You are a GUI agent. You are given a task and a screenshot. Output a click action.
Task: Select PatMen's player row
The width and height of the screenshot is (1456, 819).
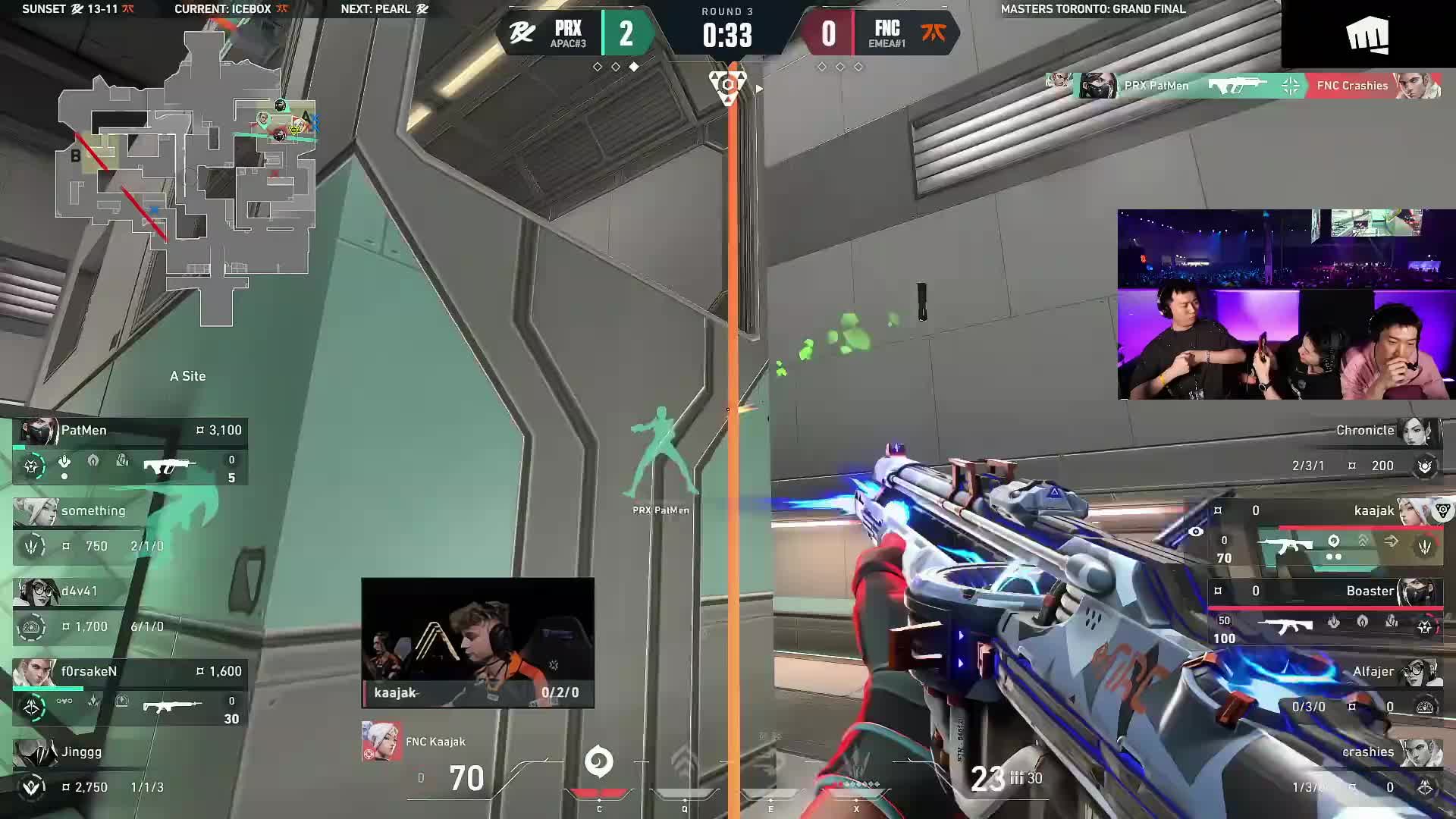click(130, 450)
